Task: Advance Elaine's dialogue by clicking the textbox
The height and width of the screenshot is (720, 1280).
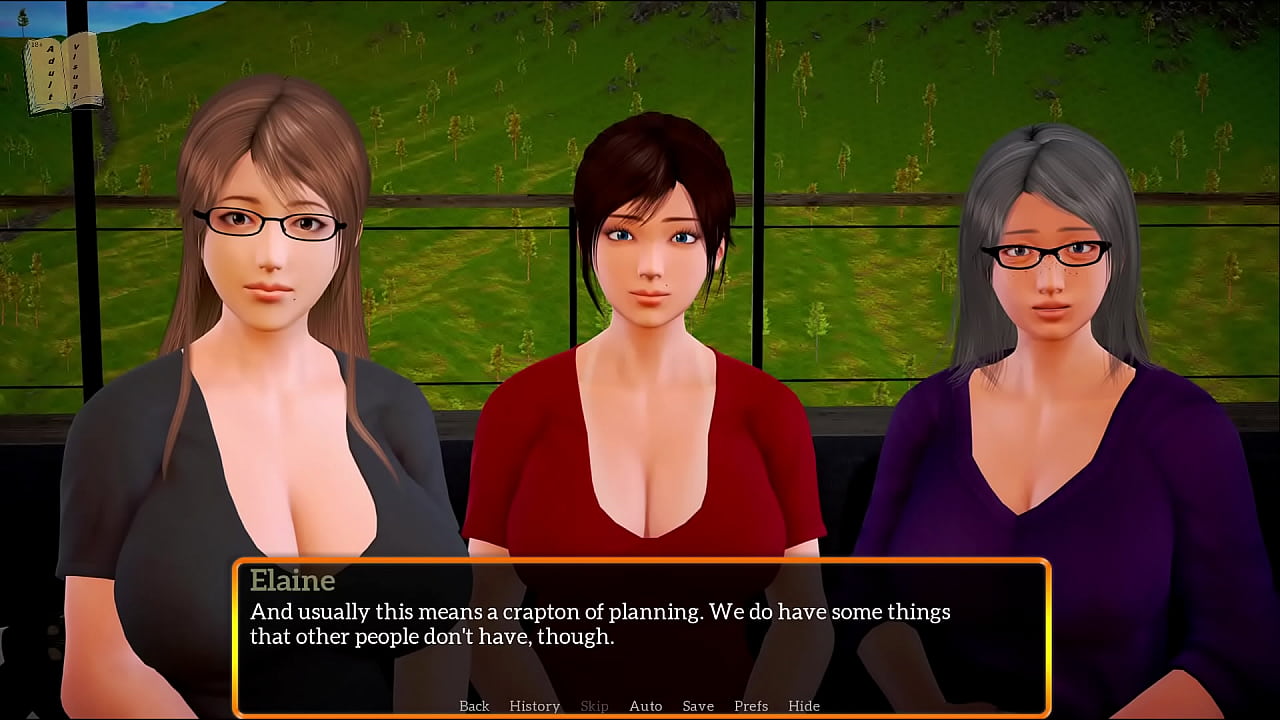Action: pyautogui.click(x=640, y=640)
